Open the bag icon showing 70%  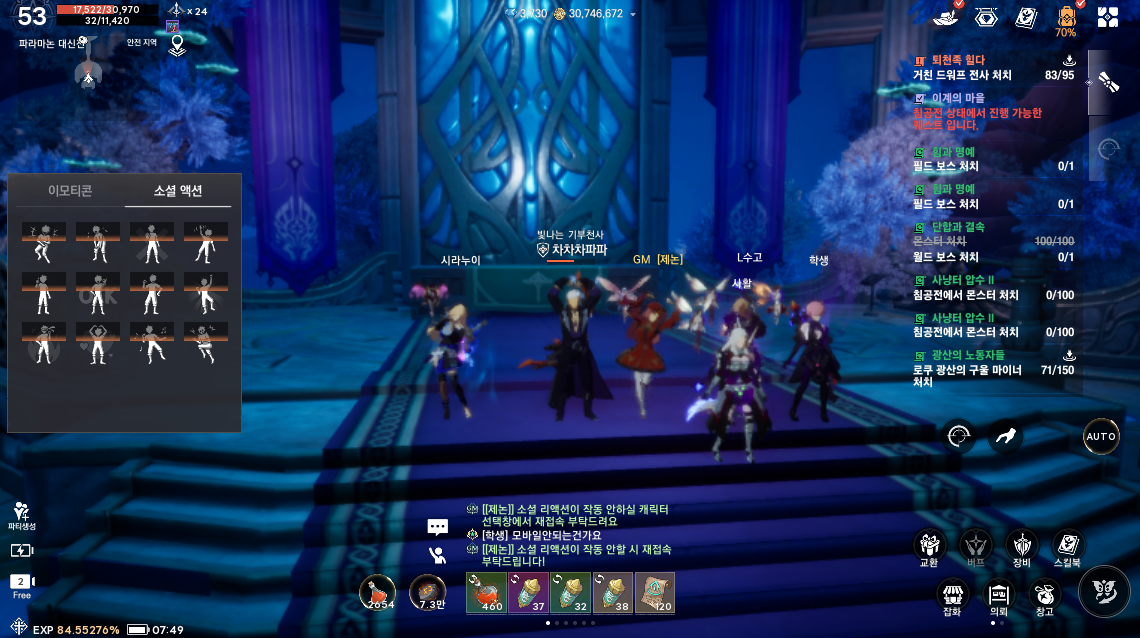coord(1065,18)
